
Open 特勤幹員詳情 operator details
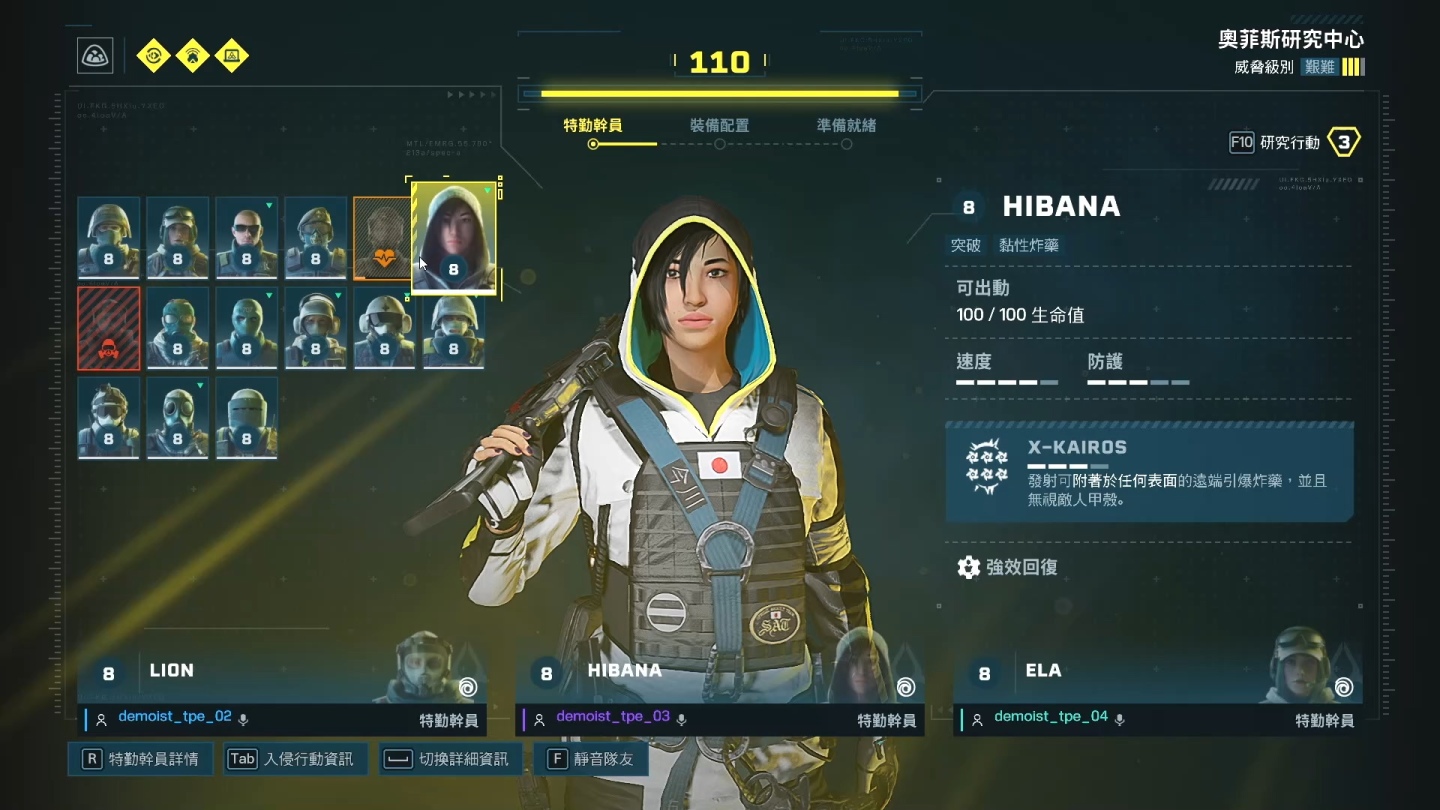coord(141,759)
